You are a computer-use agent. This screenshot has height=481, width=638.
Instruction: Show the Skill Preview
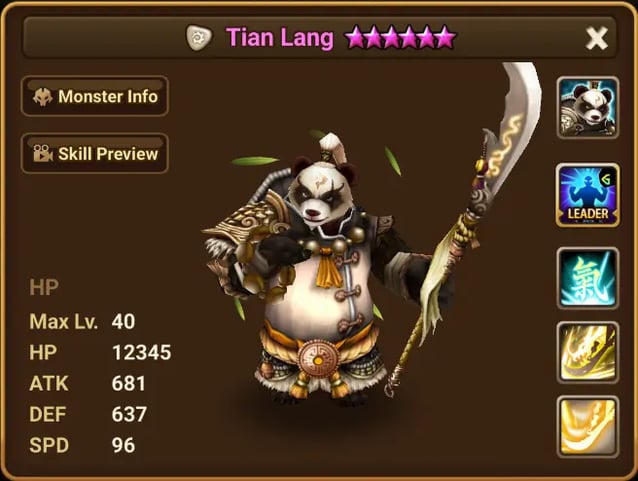pyautogui.click(x=95, y=154)
